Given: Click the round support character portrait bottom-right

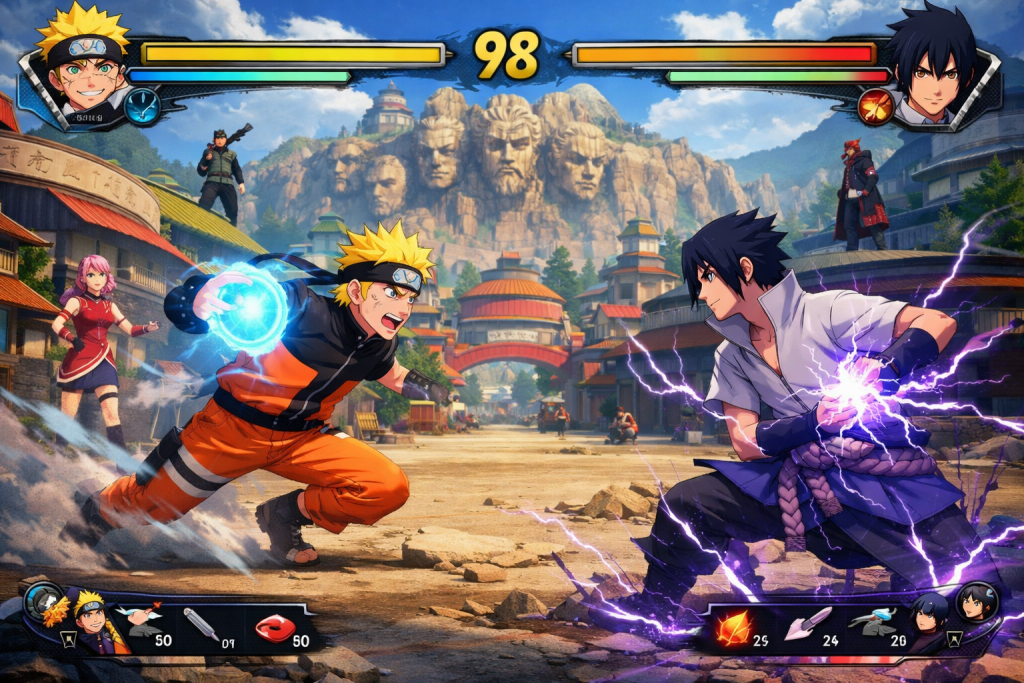Looking at the screenshot, I should (976, 602).
